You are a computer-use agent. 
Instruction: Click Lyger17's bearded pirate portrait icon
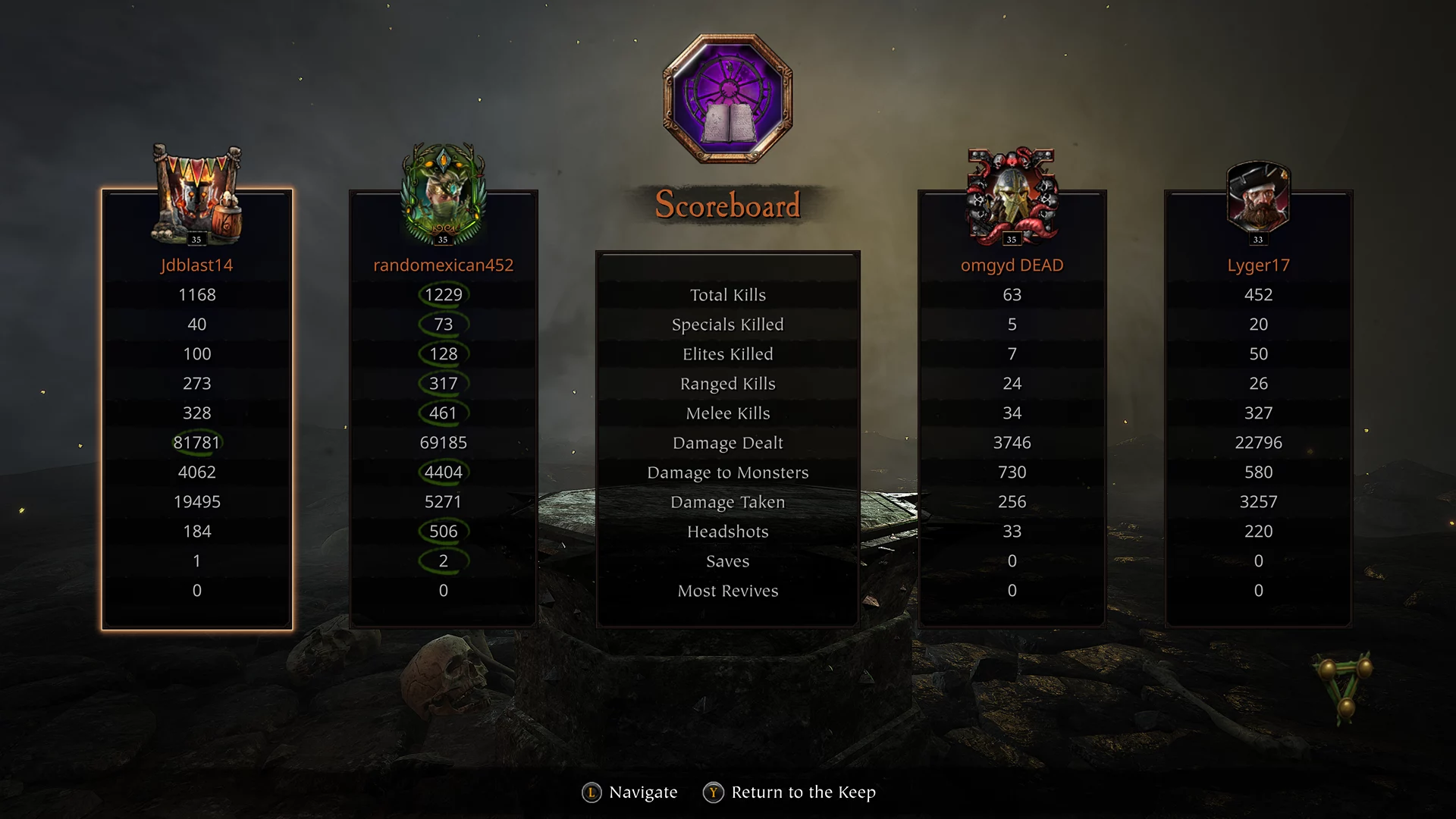(1257, 196)
